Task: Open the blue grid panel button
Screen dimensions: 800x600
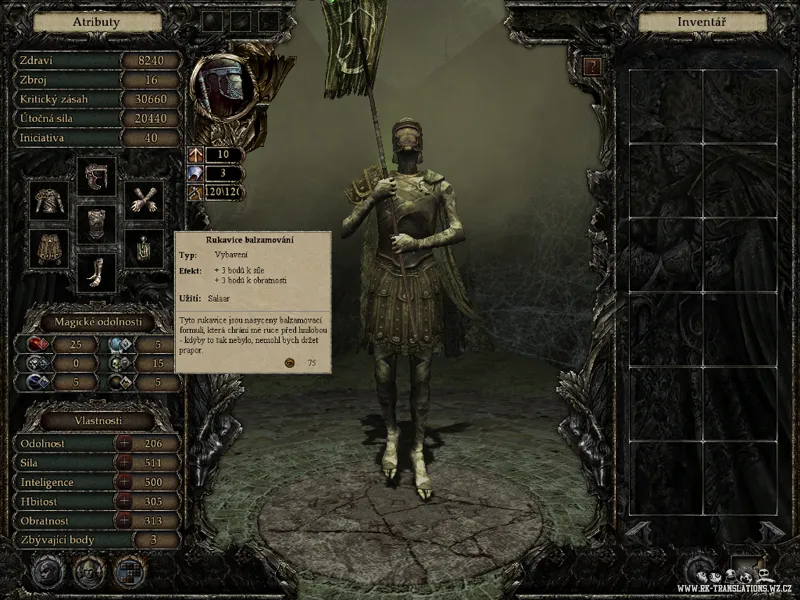Action: [x=129, y=572]
